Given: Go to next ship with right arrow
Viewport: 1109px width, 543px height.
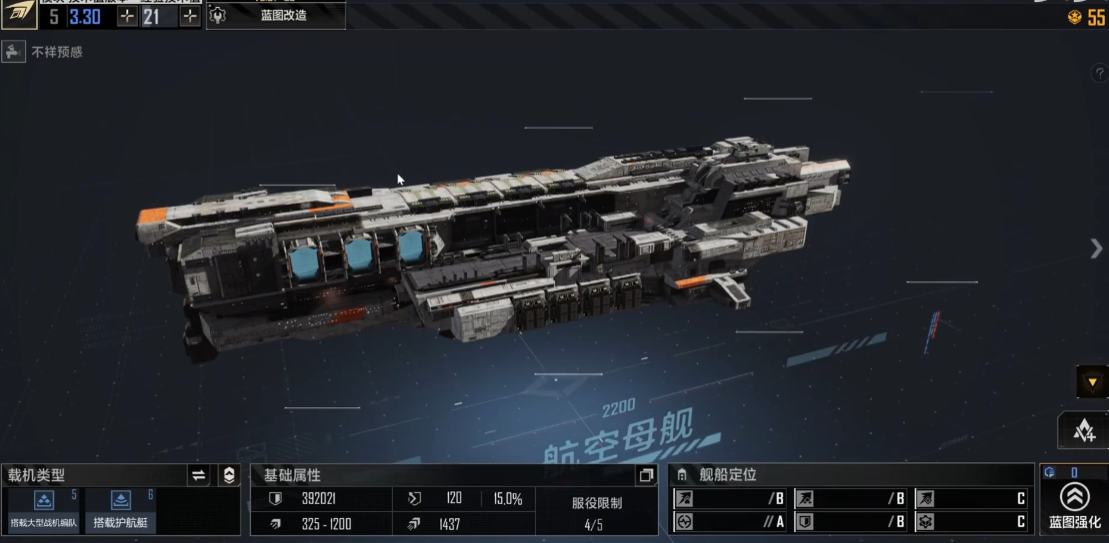Looking at the screenshot, I should click(1096, 249).
